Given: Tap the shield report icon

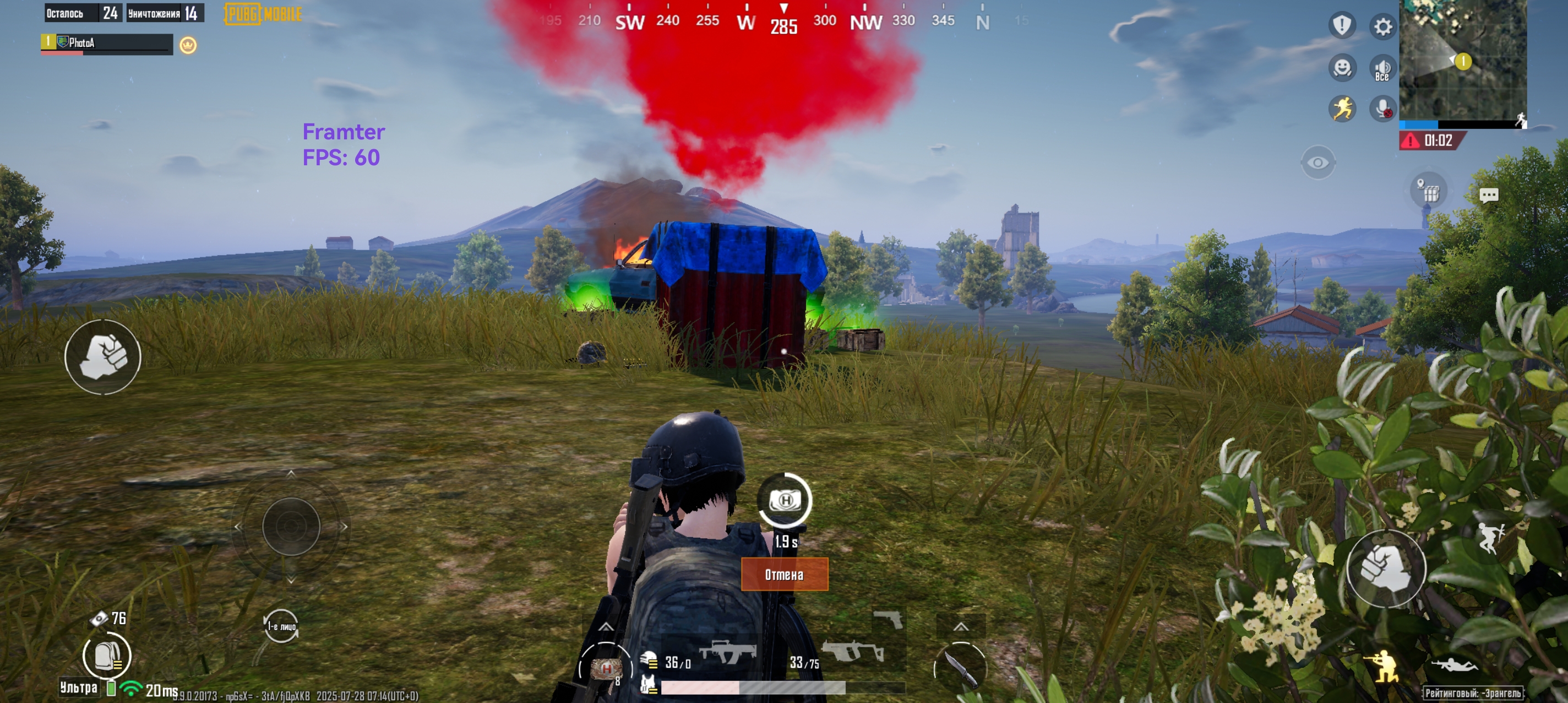Looking at the screenshot, I should click(1342, 25).
